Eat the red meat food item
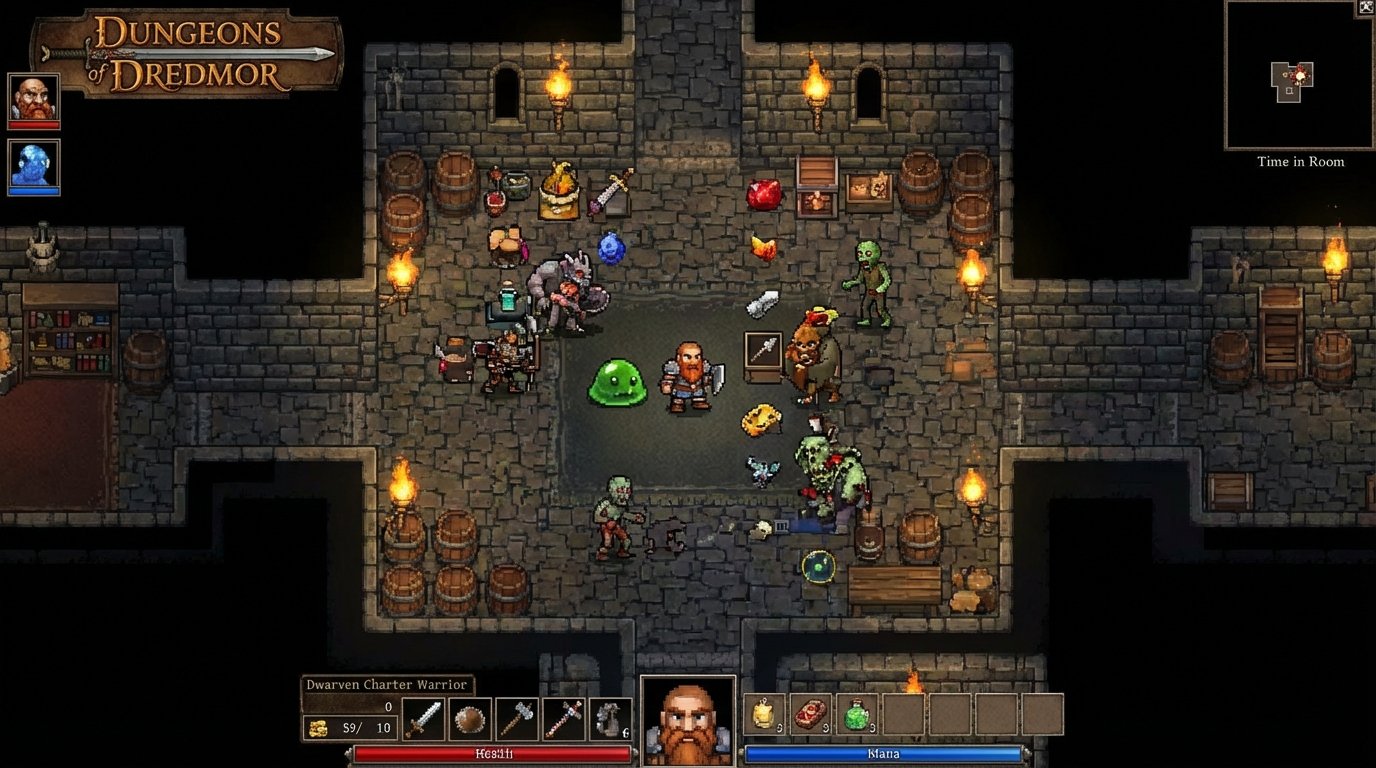The width and height of the screenshot is (1376, 768). pyautogui.click(x=810, y=714)
